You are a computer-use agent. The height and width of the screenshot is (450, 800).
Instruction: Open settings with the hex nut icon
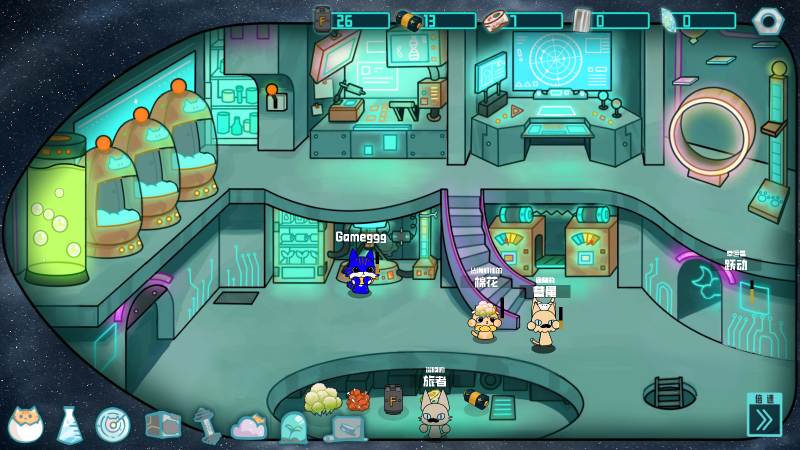click(768, 20)
